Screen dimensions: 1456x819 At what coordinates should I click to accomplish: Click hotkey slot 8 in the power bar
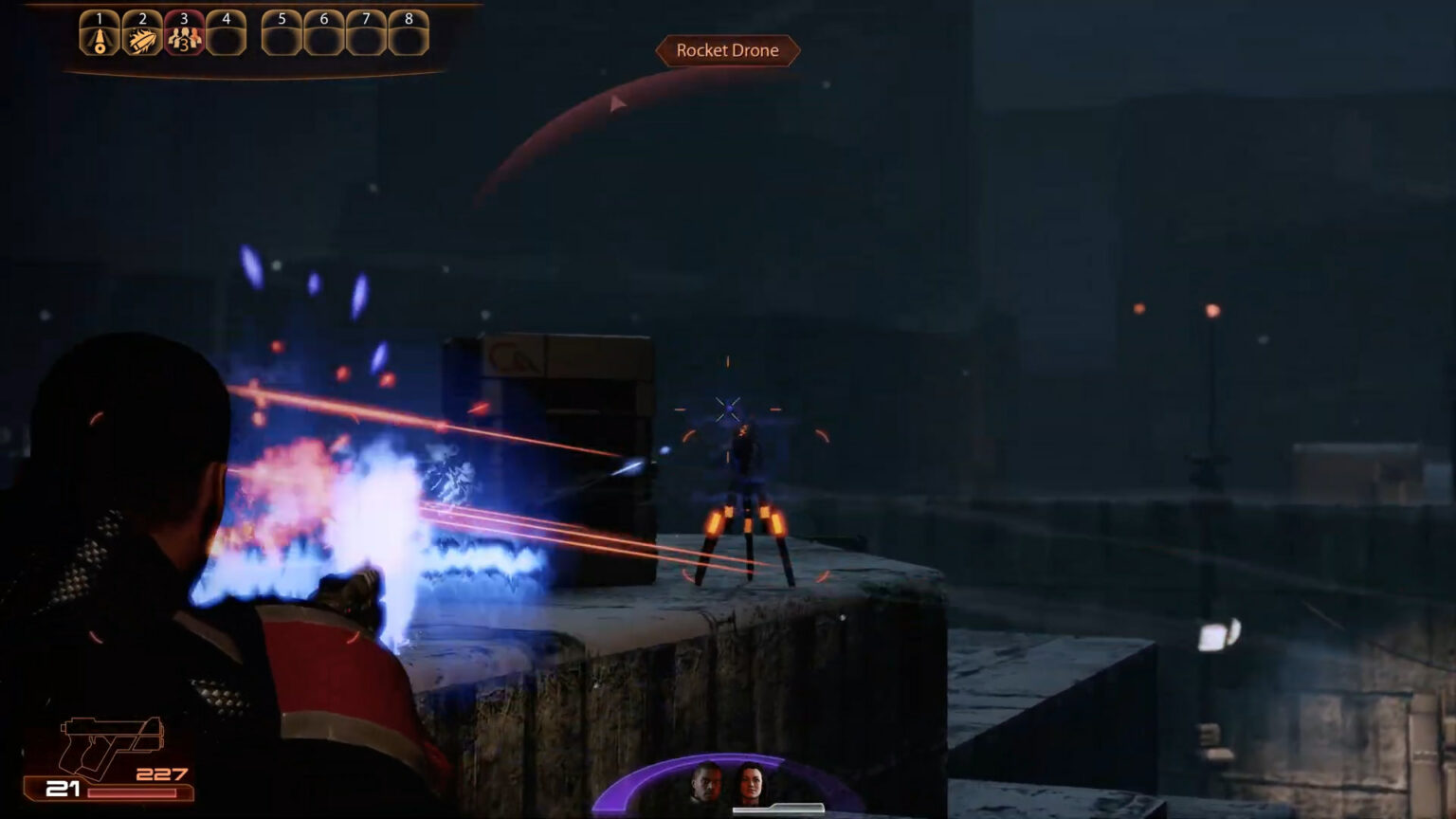click(x=409, y=31)
